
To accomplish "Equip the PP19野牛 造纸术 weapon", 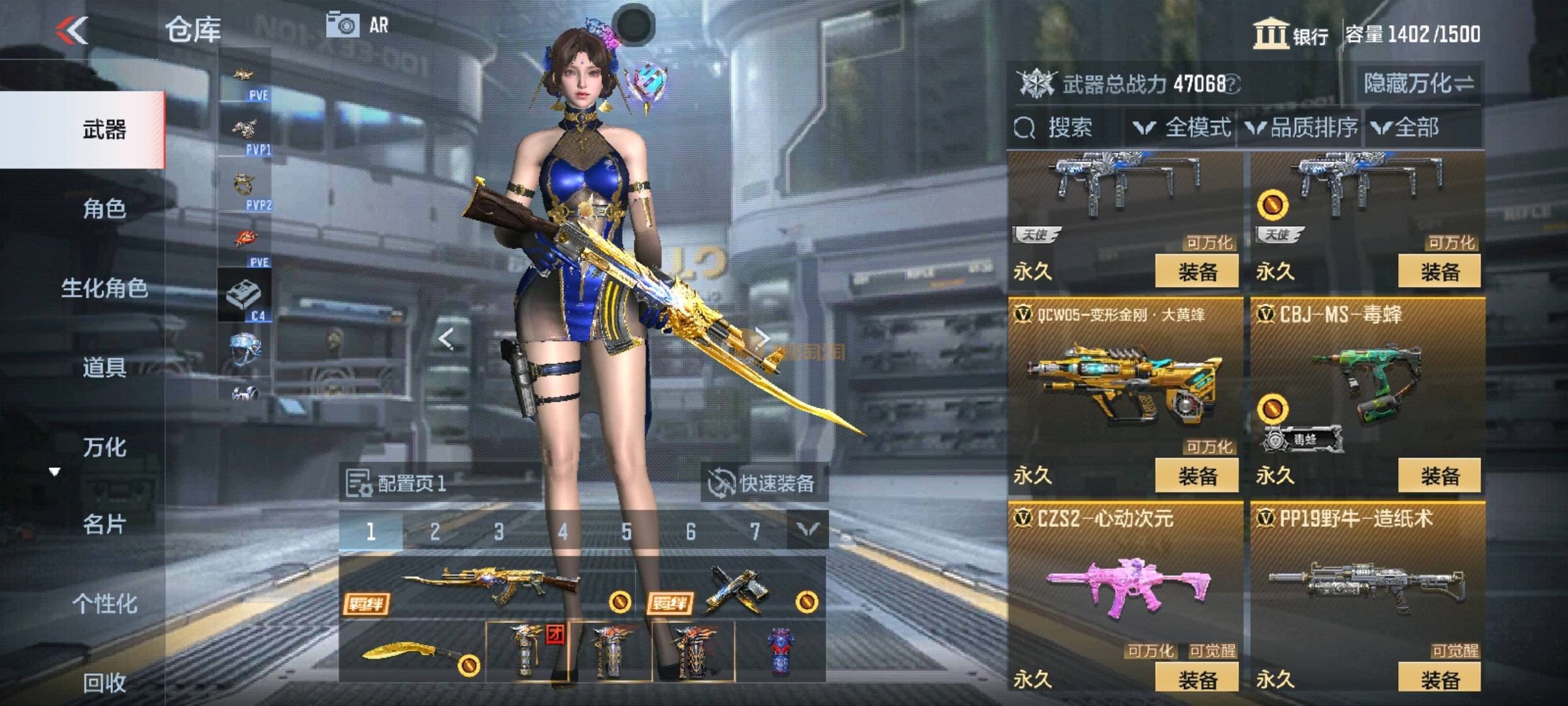I will click(1439, 679).
